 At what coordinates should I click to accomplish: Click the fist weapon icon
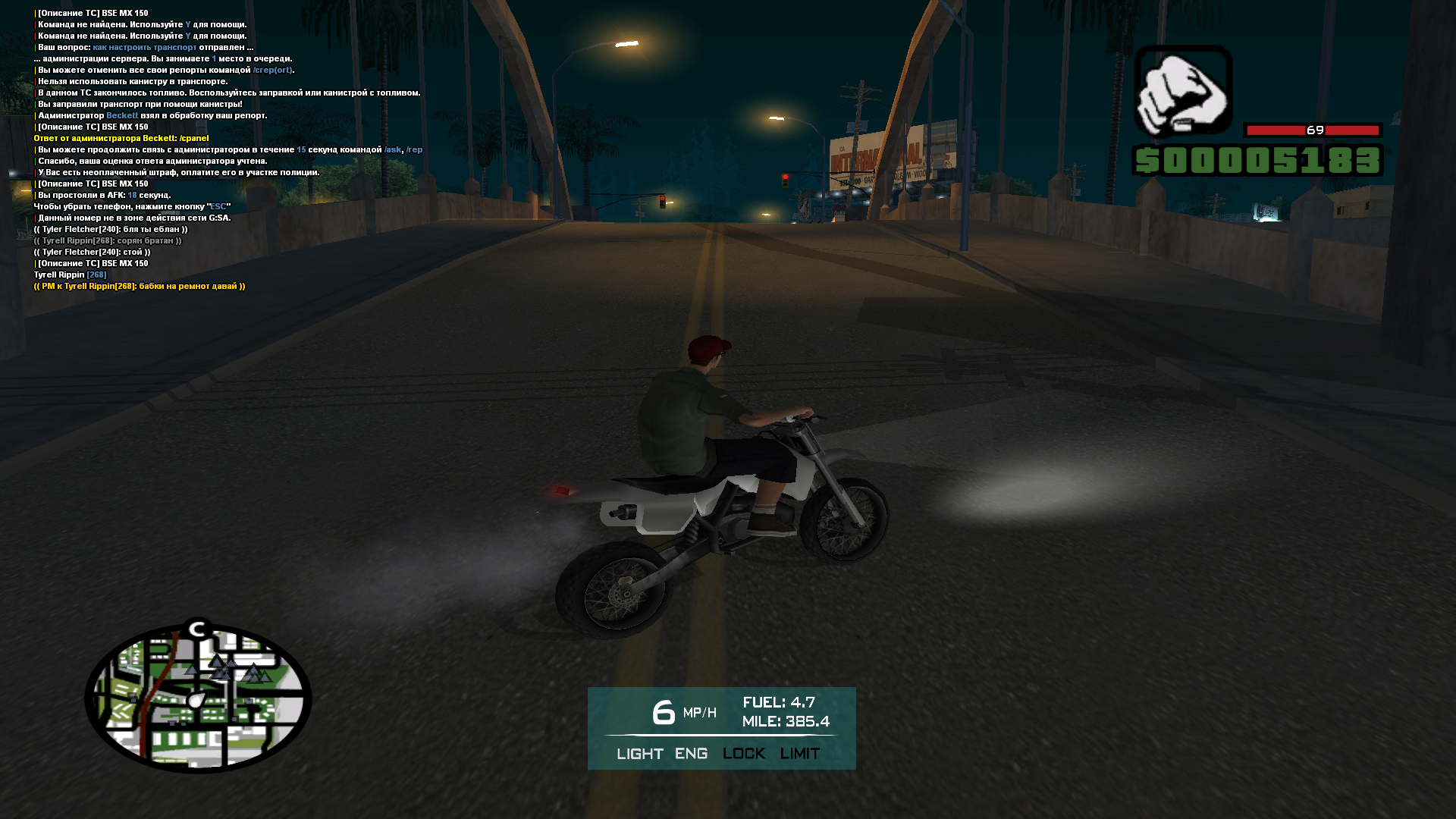1182,91
